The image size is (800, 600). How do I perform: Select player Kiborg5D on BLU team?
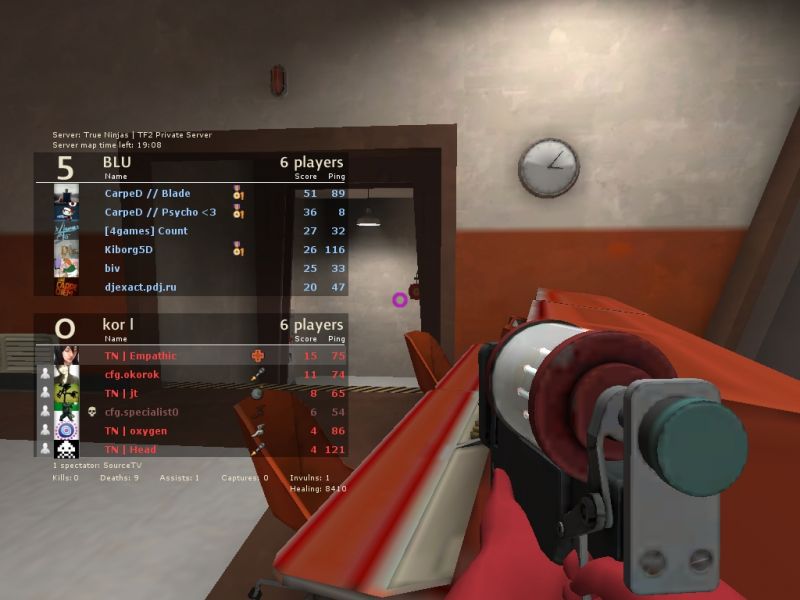pos(129,250)
